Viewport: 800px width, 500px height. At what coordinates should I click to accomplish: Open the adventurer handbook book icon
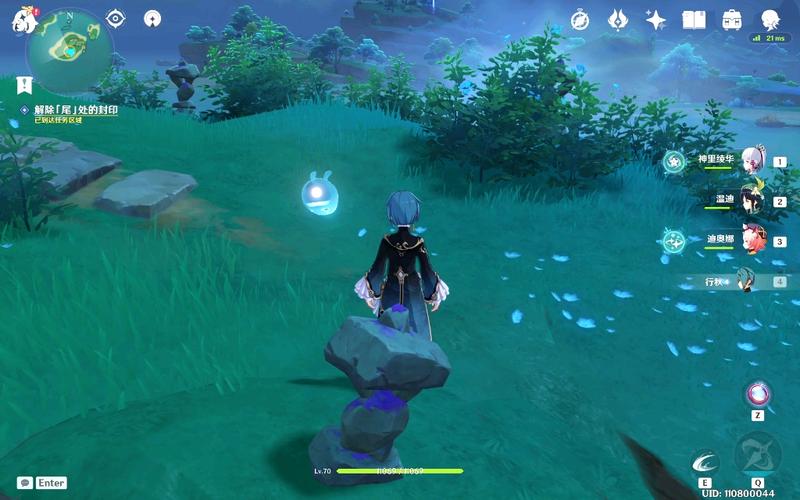[x=694, y=19]
